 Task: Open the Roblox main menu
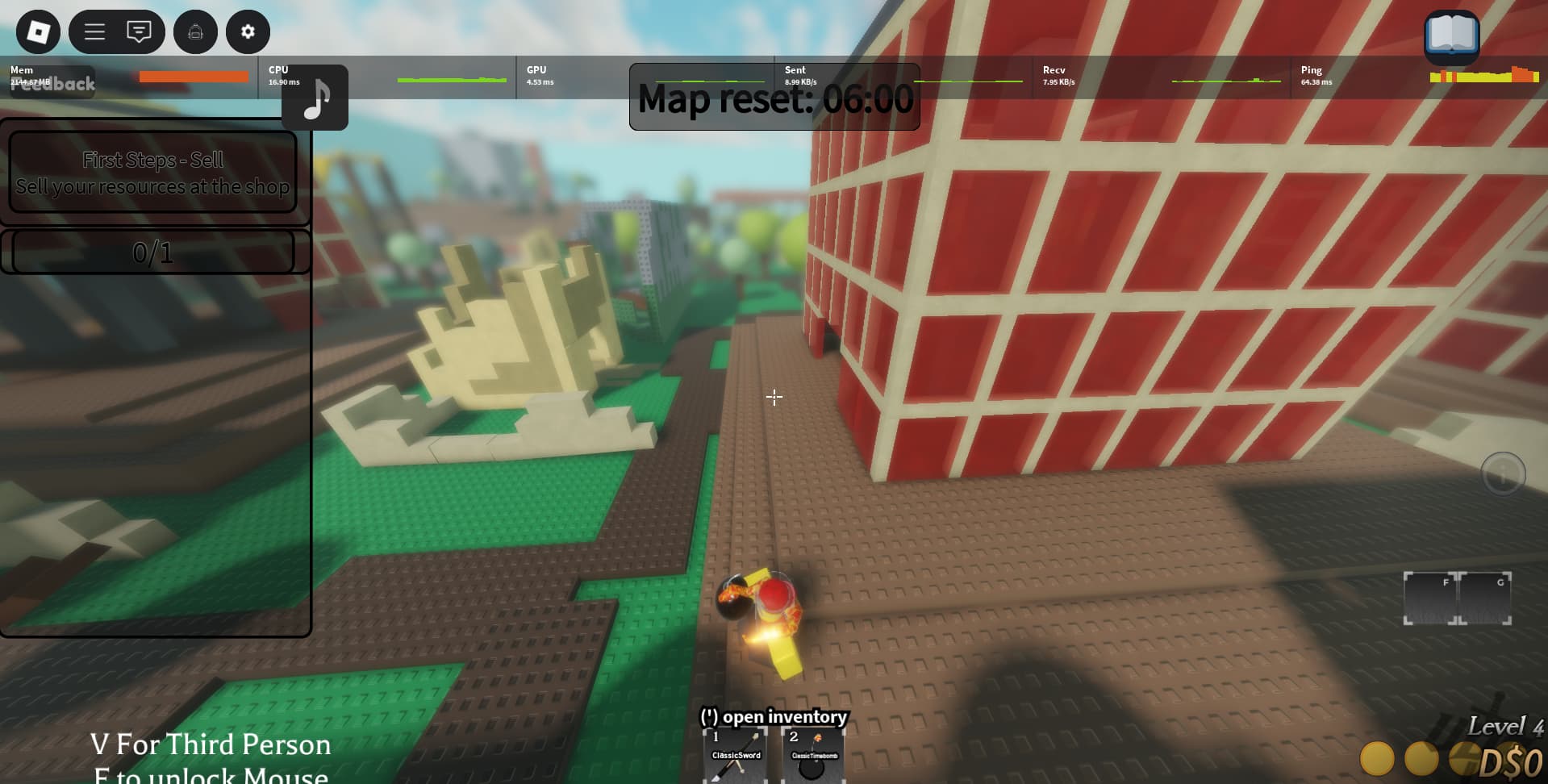pos(38,32)
